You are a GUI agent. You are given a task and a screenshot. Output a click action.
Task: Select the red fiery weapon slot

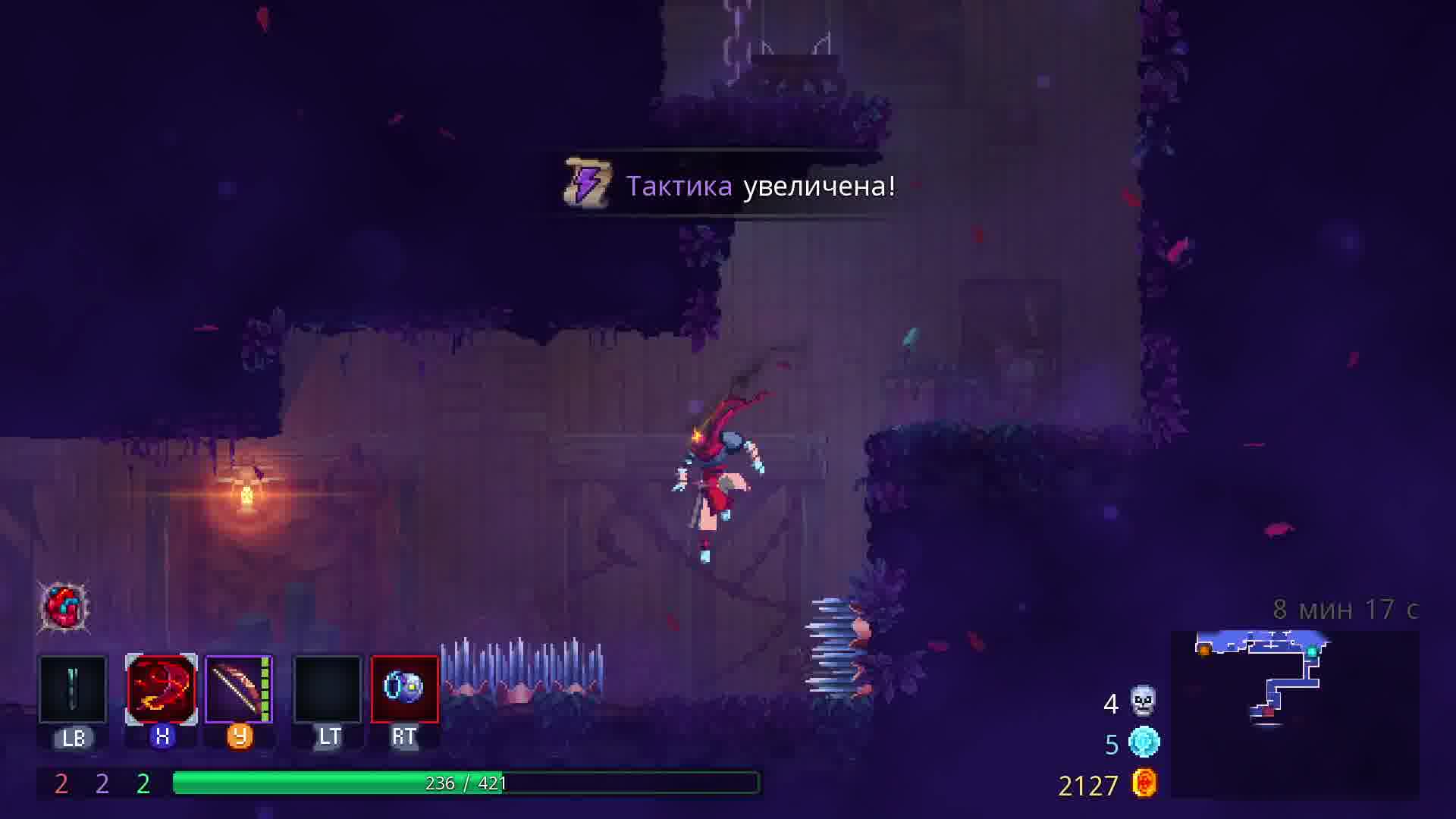coord(161,689)
